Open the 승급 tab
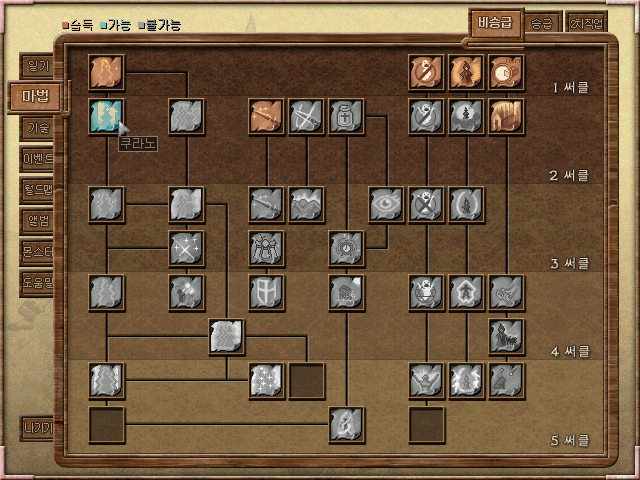The width and height of the screenshot is (640, 480). [541, 24]
